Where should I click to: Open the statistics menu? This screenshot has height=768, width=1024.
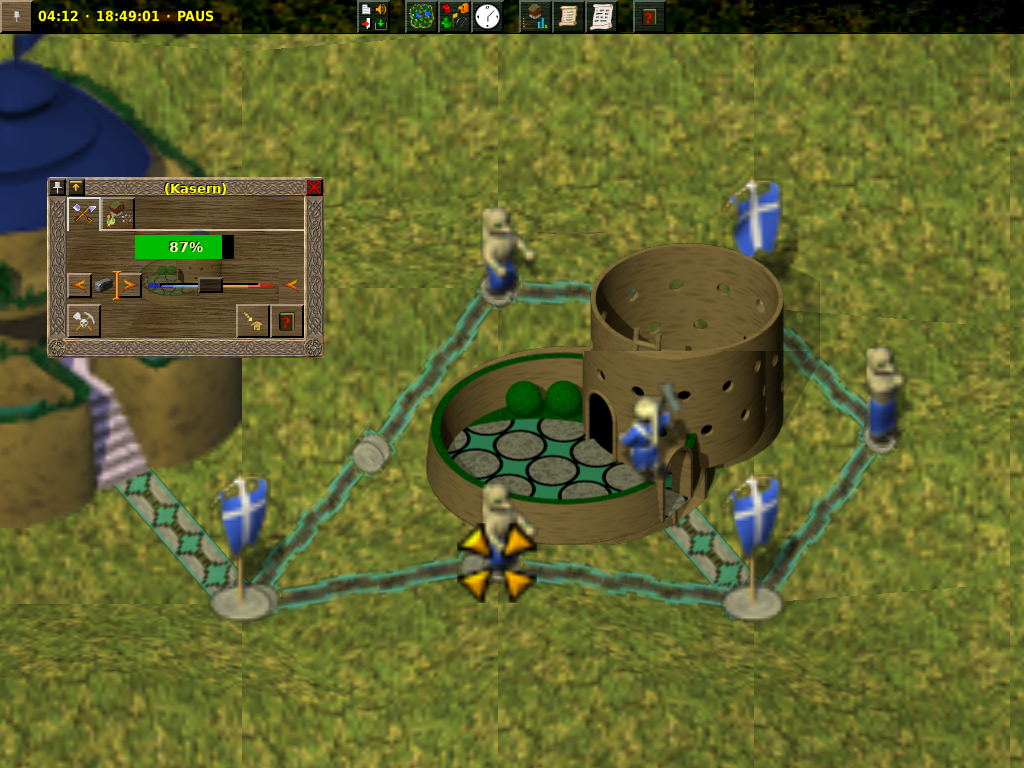536,16
